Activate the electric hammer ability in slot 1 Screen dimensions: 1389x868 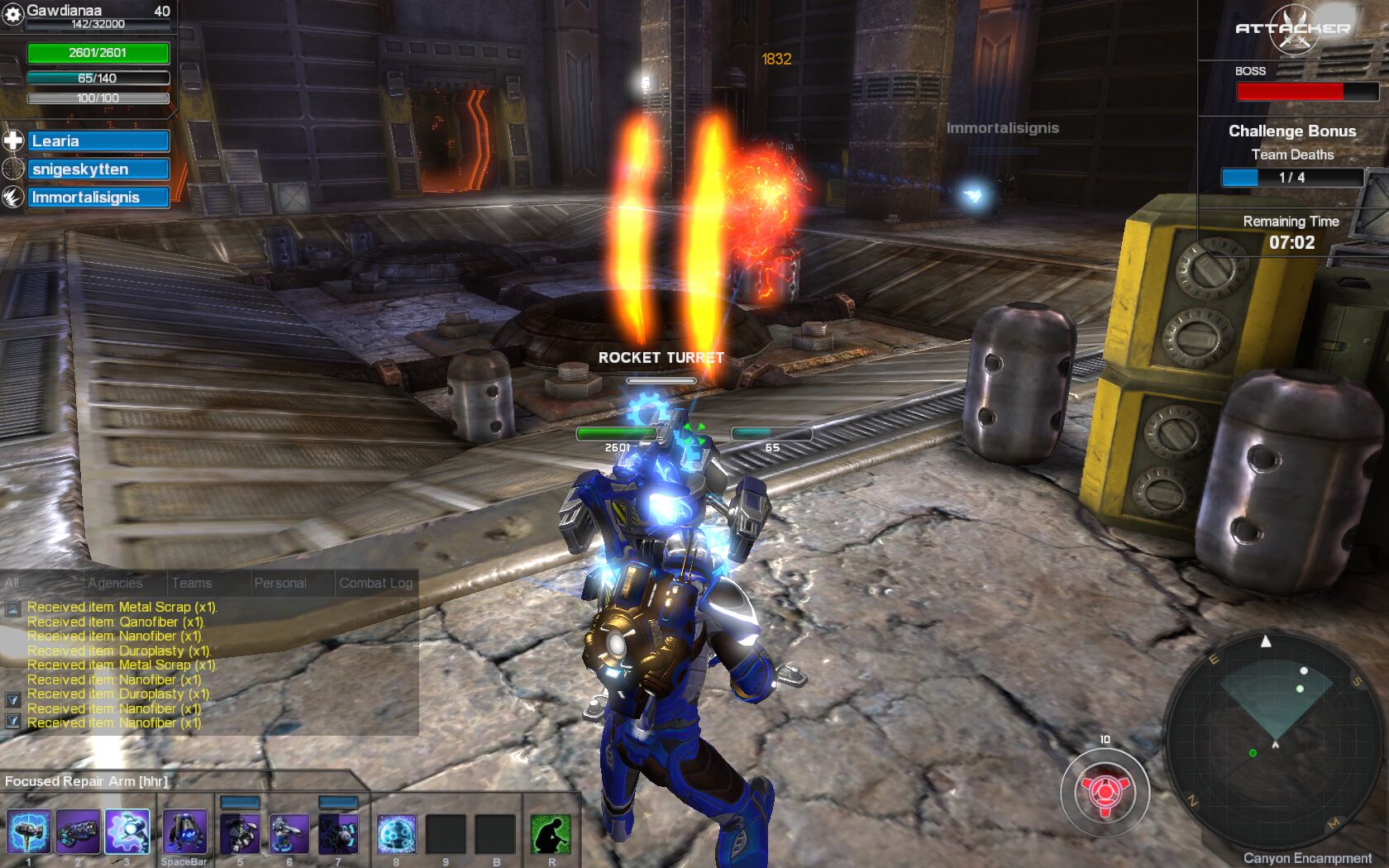coord(28,832)
